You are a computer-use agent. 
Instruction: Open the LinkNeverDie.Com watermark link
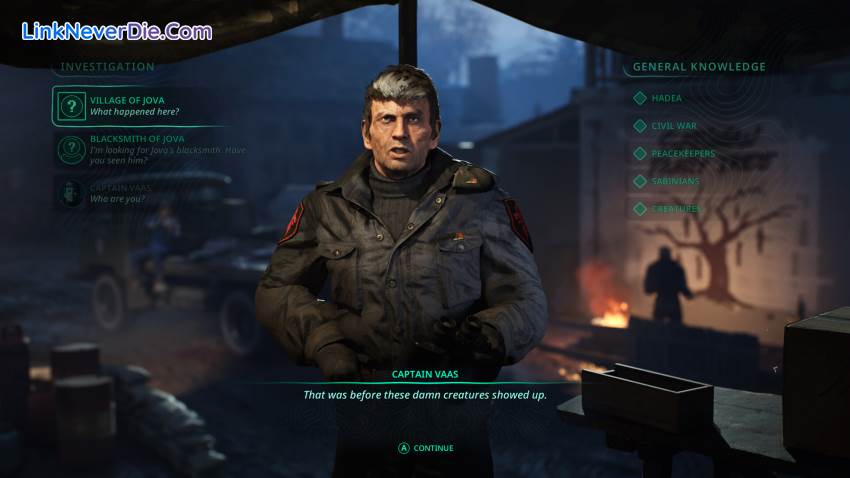[x=117, y=31]
